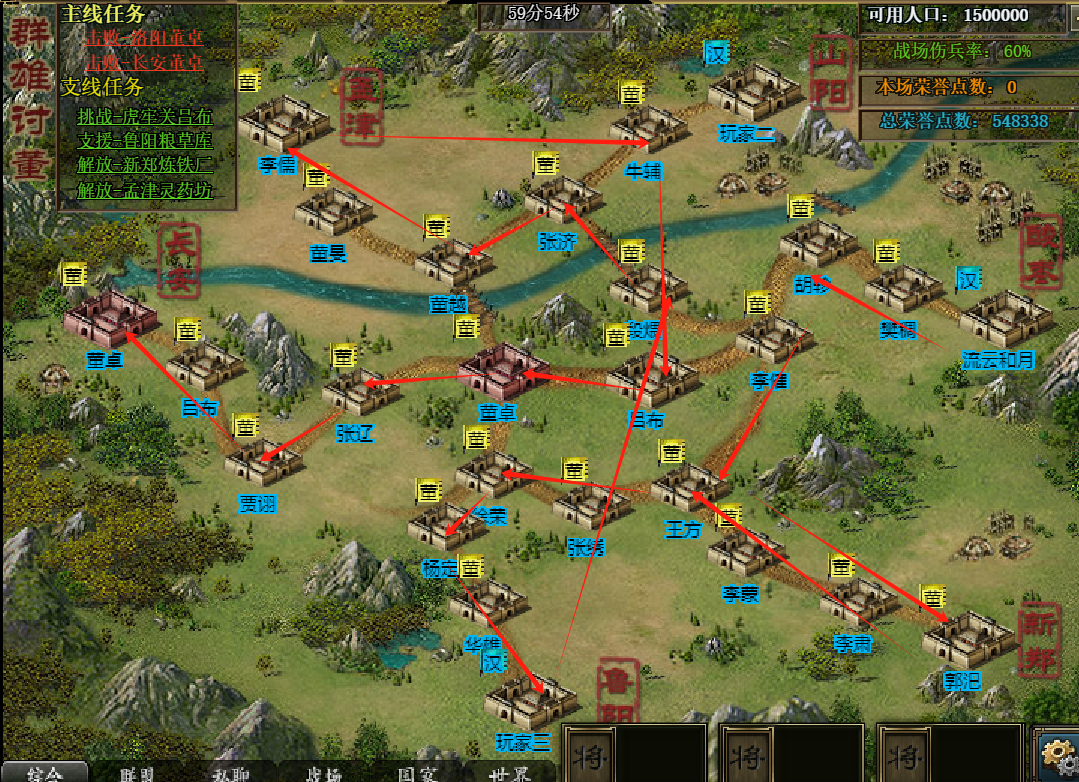Select the 流云和月 player city

(x=1005, y=318)
